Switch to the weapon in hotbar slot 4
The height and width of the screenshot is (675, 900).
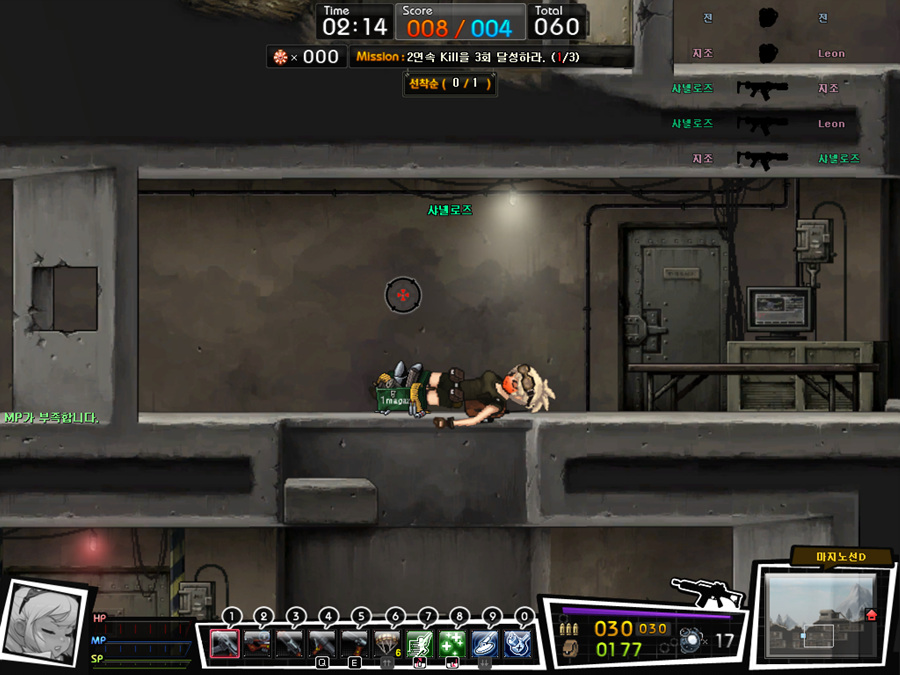point(323,643)
